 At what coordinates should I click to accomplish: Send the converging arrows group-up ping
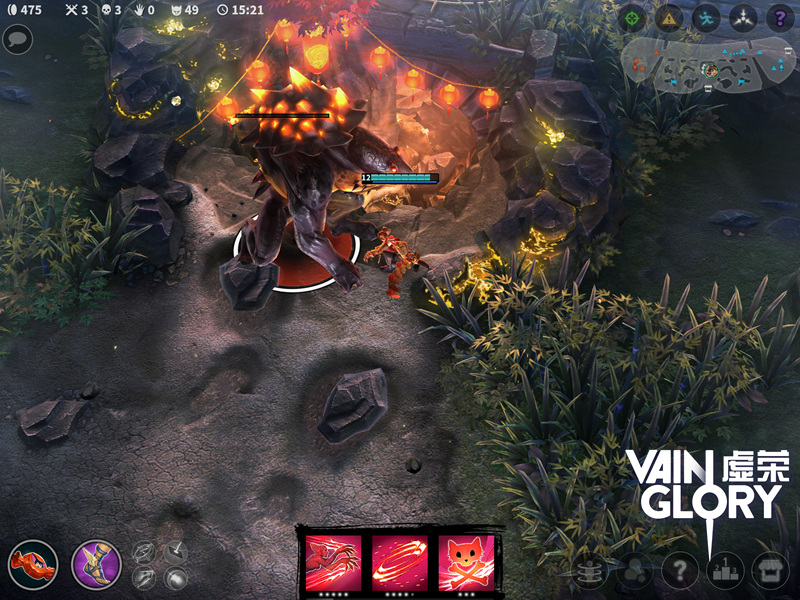pos(742,17)
